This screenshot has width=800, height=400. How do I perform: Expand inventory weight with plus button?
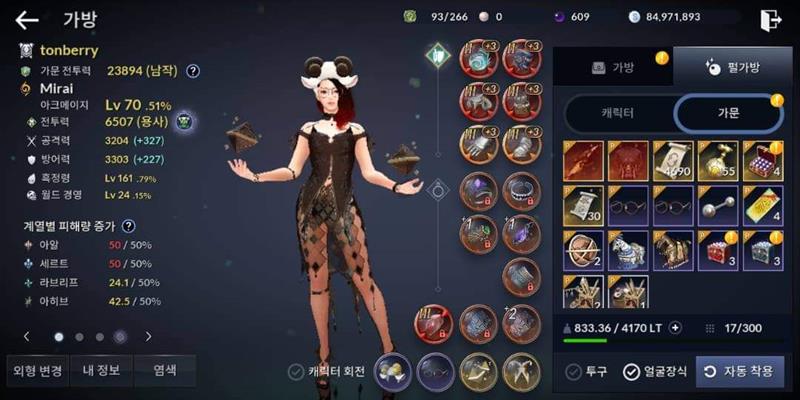click(675, 327)
